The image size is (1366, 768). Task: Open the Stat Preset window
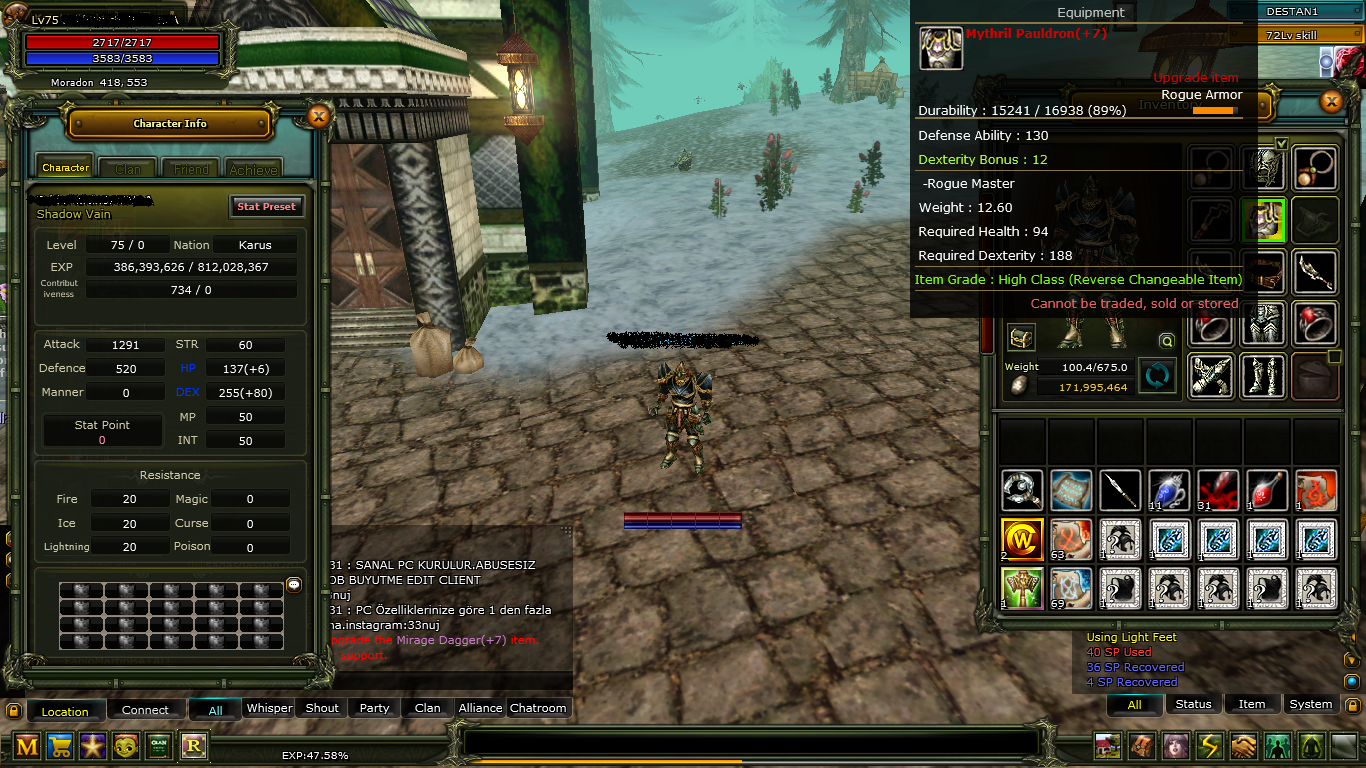tap(266, 207)
